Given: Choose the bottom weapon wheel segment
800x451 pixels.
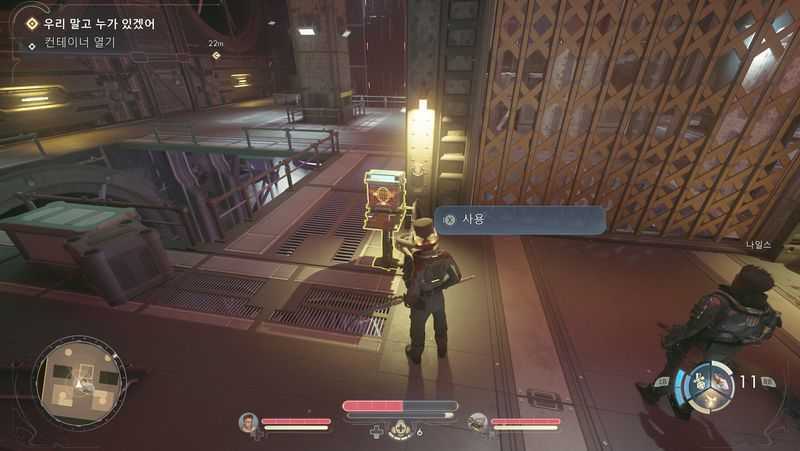Looking at the screenshot, I should 709,399.
